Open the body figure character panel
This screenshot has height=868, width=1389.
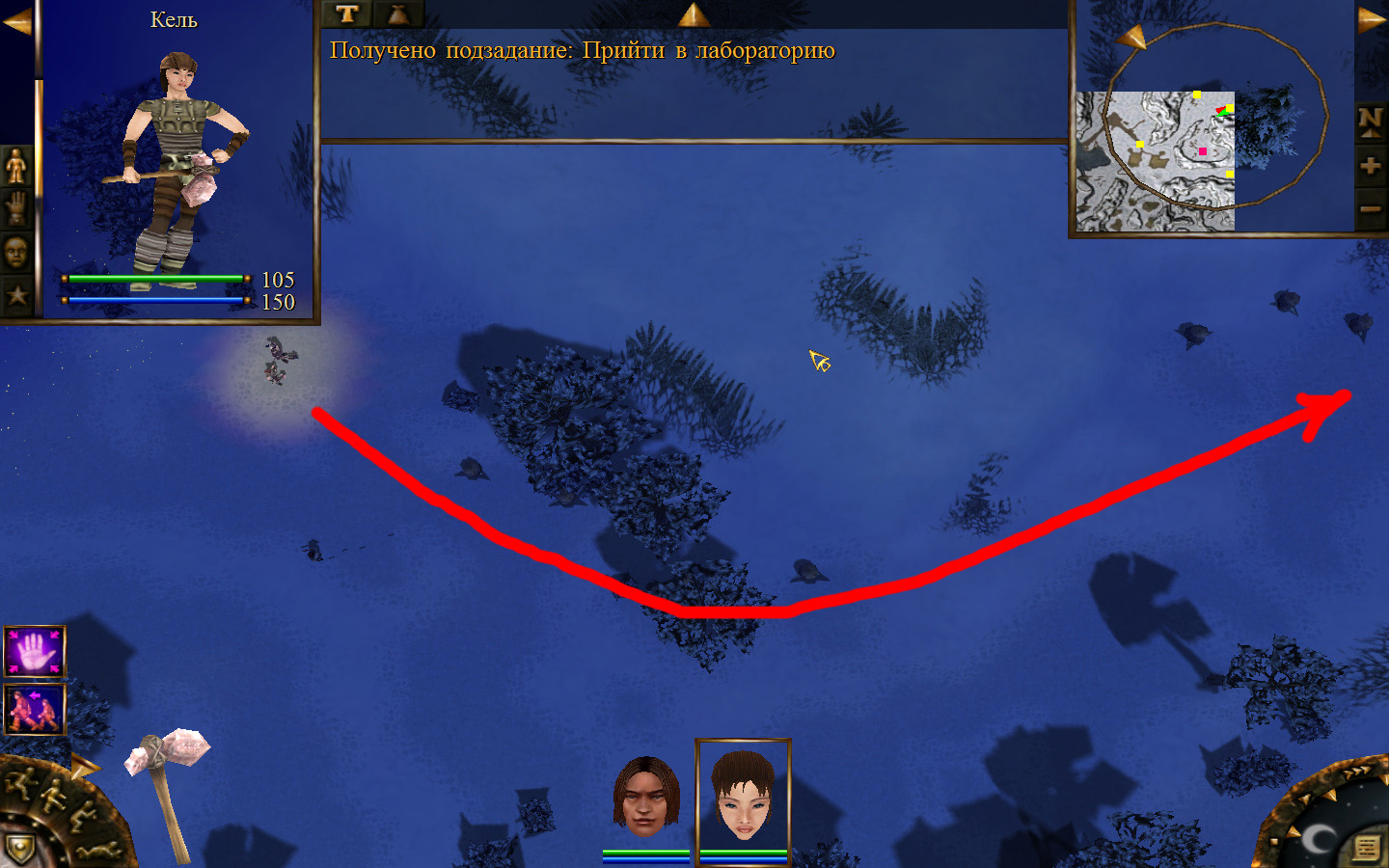[x=16, y=168]
